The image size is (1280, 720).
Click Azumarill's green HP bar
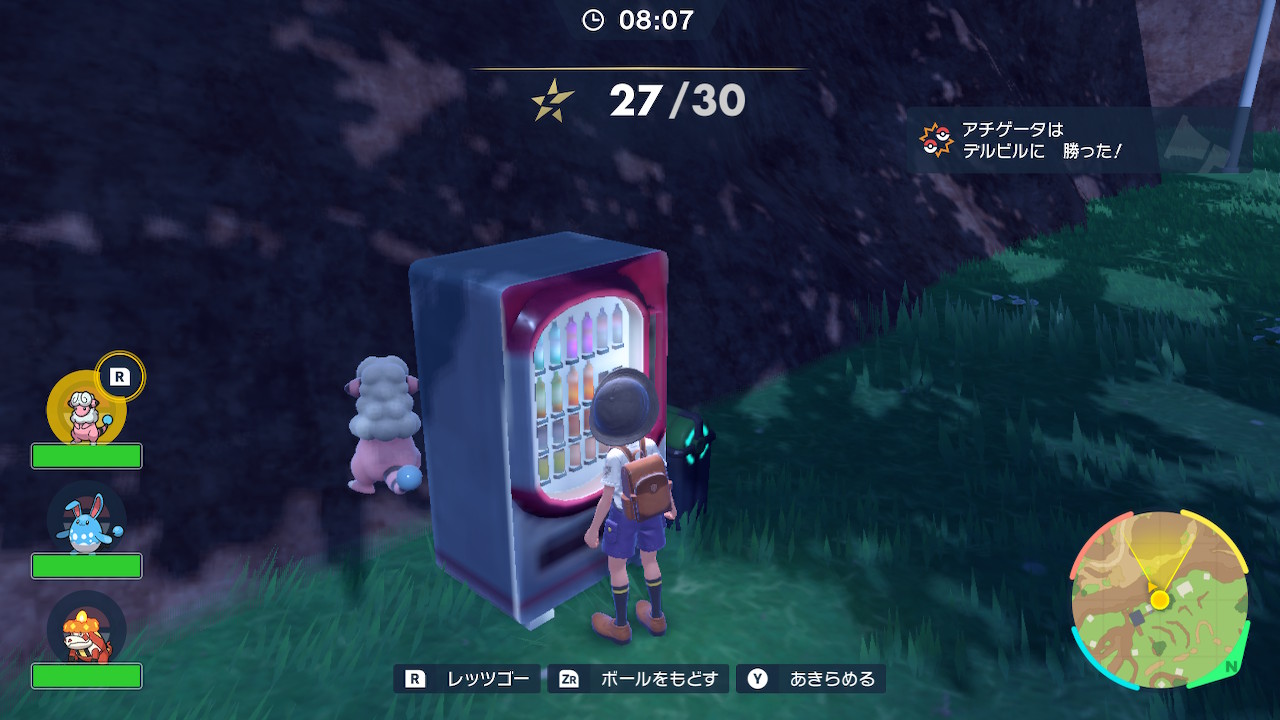pos(88,565)
